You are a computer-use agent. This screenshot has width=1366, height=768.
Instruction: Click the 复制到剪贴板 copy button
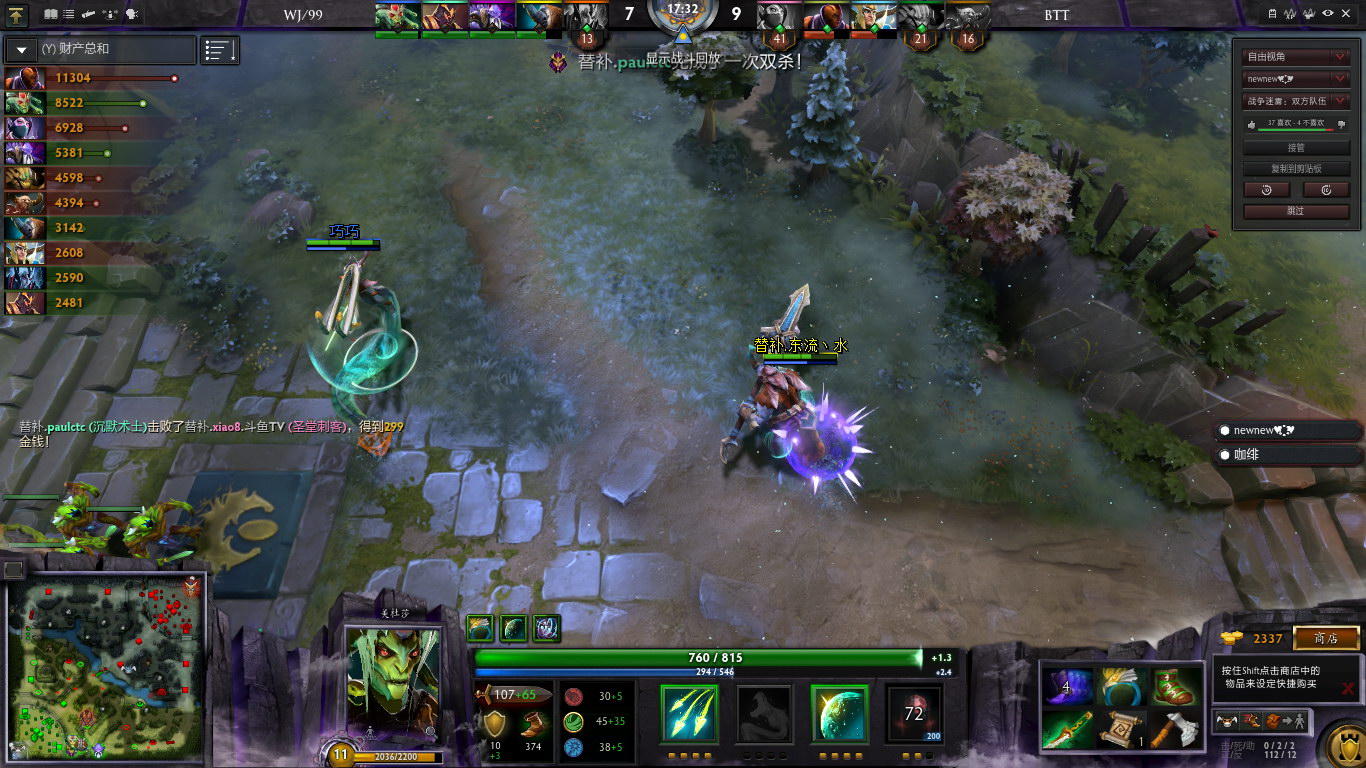click(1296, 169)
